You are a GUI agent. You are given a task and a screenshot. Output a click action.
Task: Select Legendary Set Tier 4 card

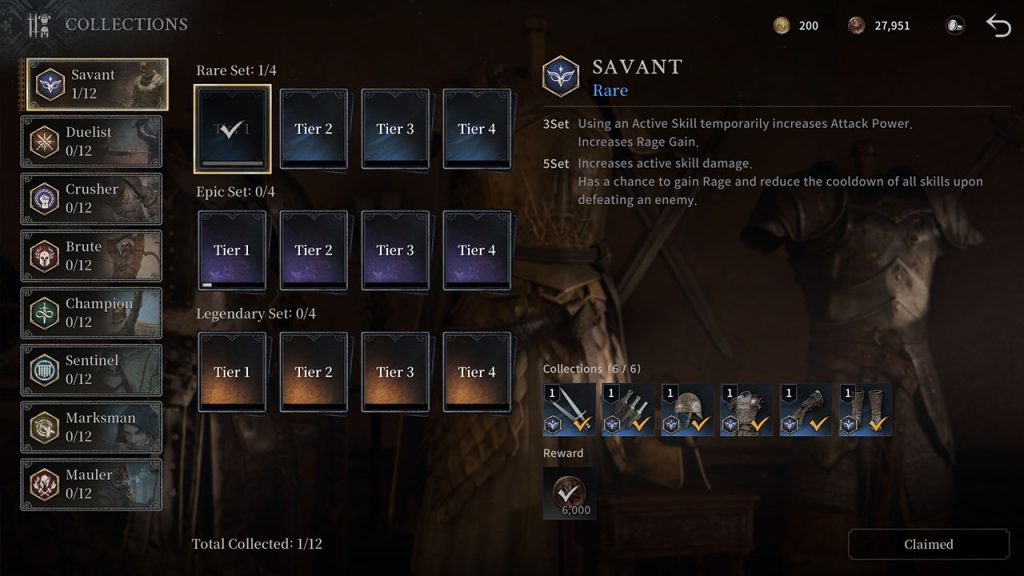tap(477, 372)
